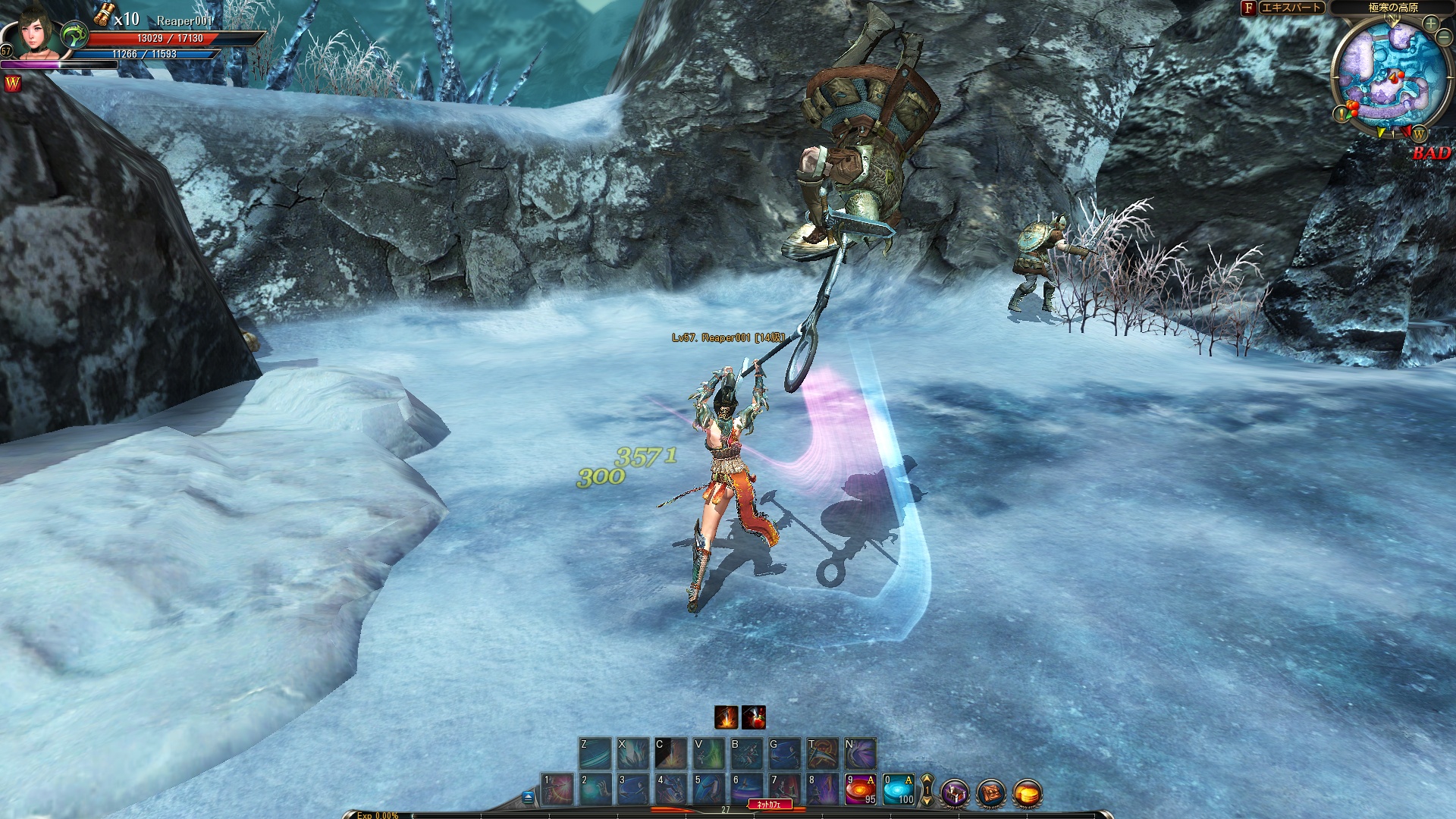Viewport: 1456px width, 819px height.
Task: Use the red potion in slot 9
Action: point(861,789)
